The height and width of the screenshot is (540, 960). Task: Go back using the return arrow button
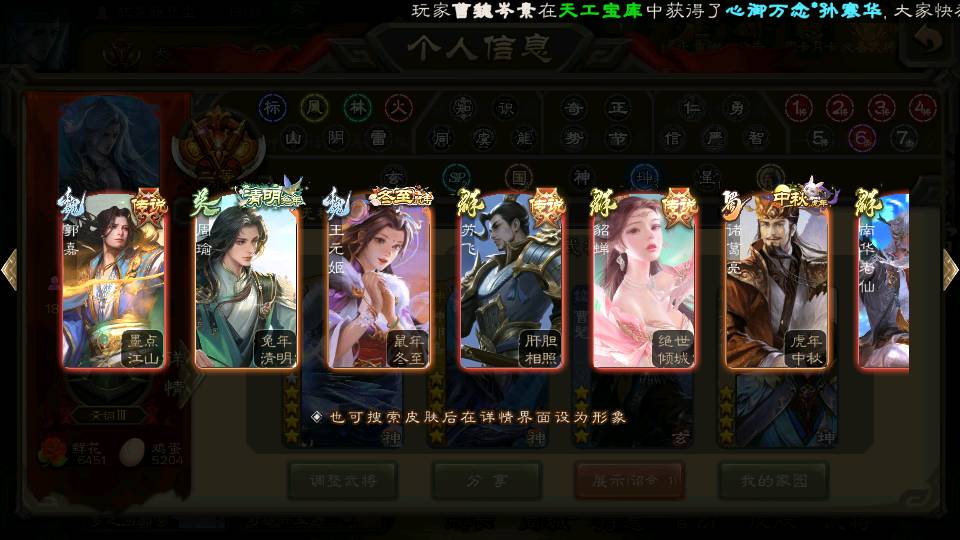pyautogui.click(x=929, y=41)
